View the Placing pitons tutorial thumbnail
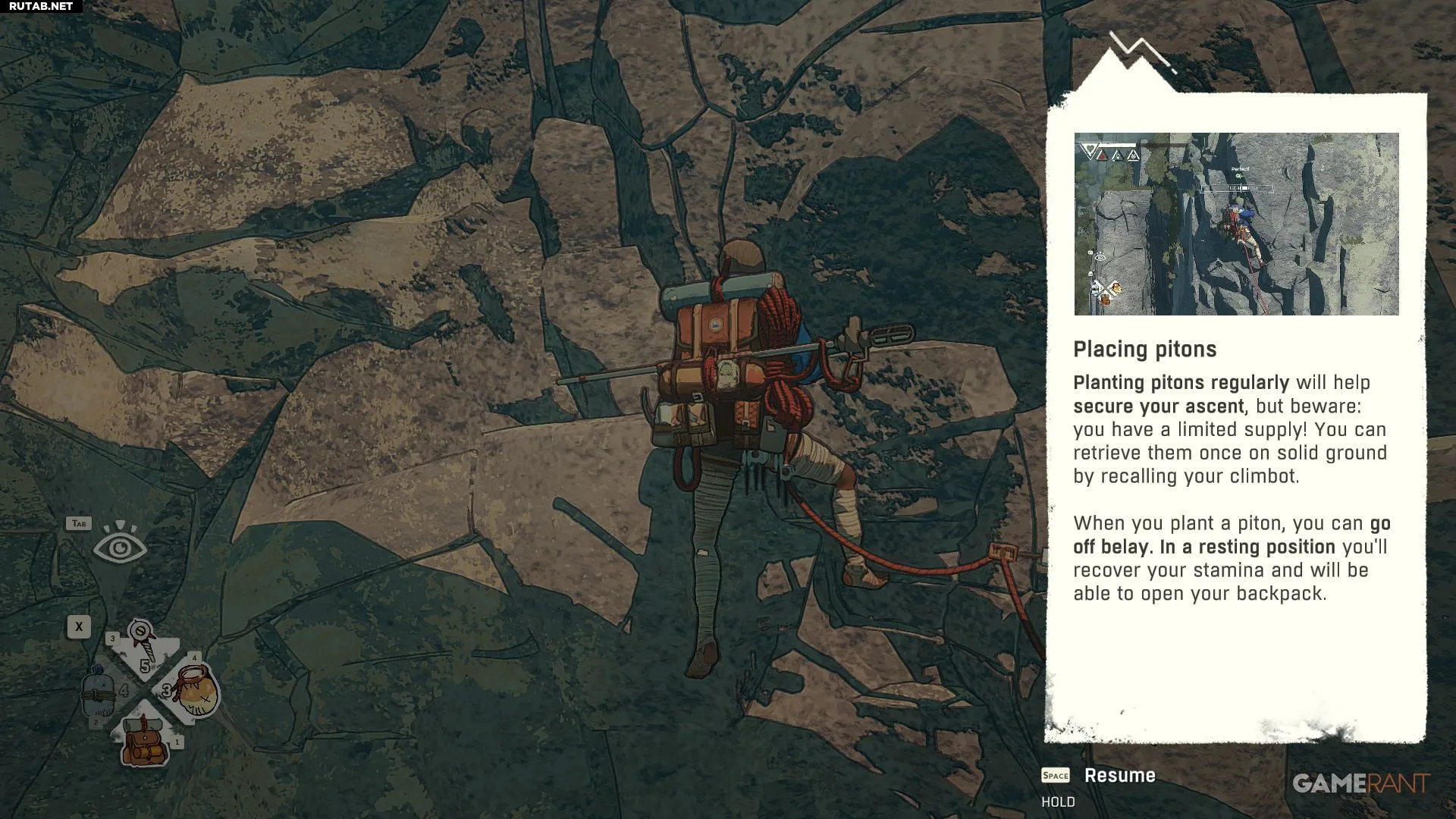Image resolution: width=1456 pixels, height=819 pixels. tap(1236, 224)
